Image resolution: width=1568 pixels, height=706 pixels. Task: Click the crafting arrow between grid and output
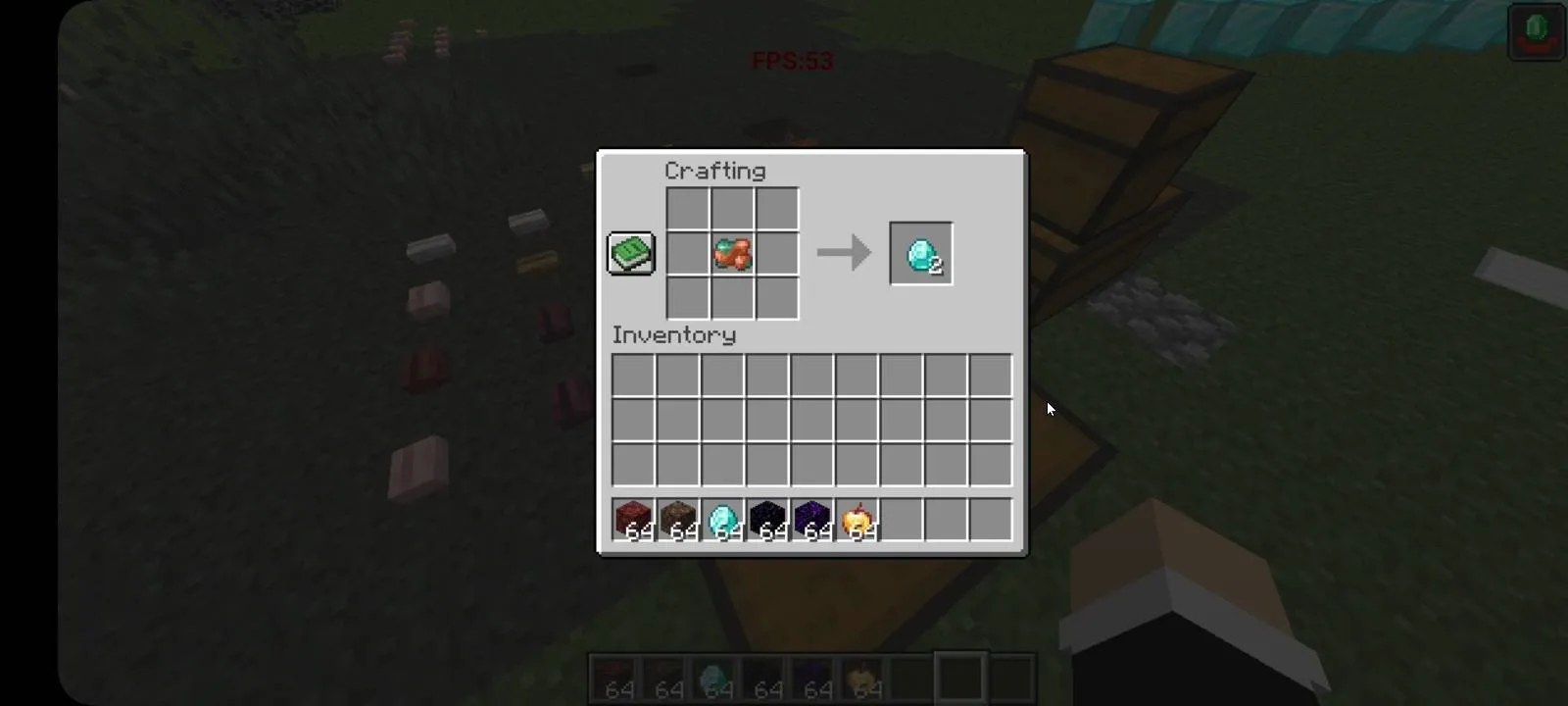(x=844, y=253)
